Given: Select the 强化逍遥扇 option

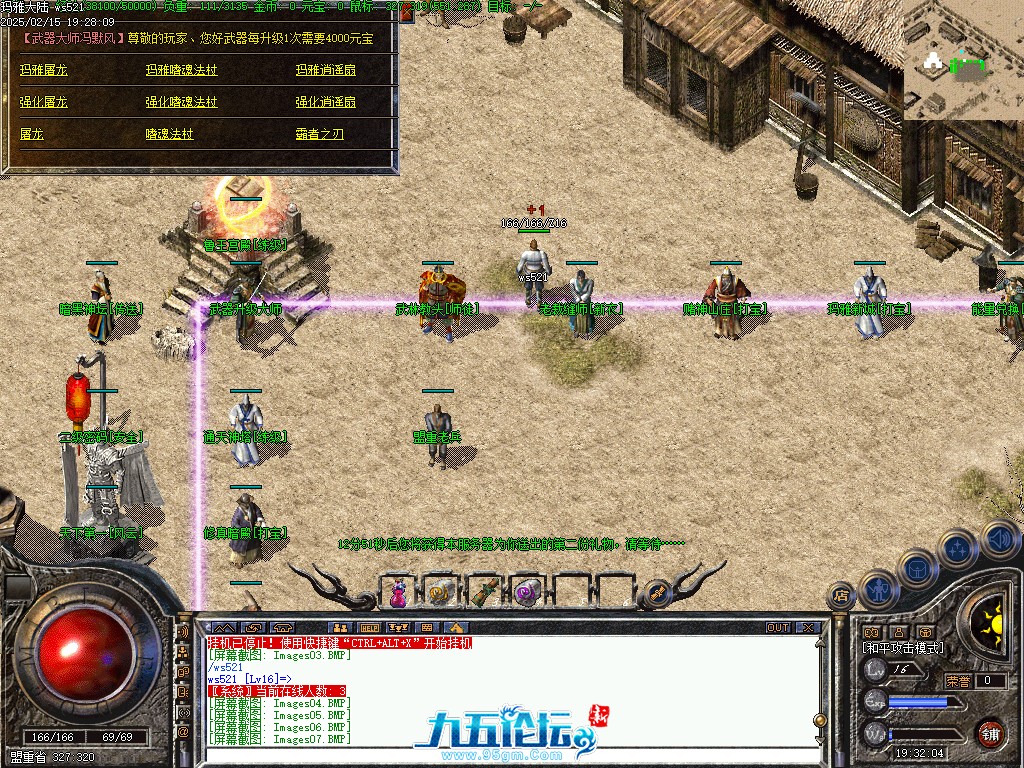Looking at the screenshot, I should (325, 102).
